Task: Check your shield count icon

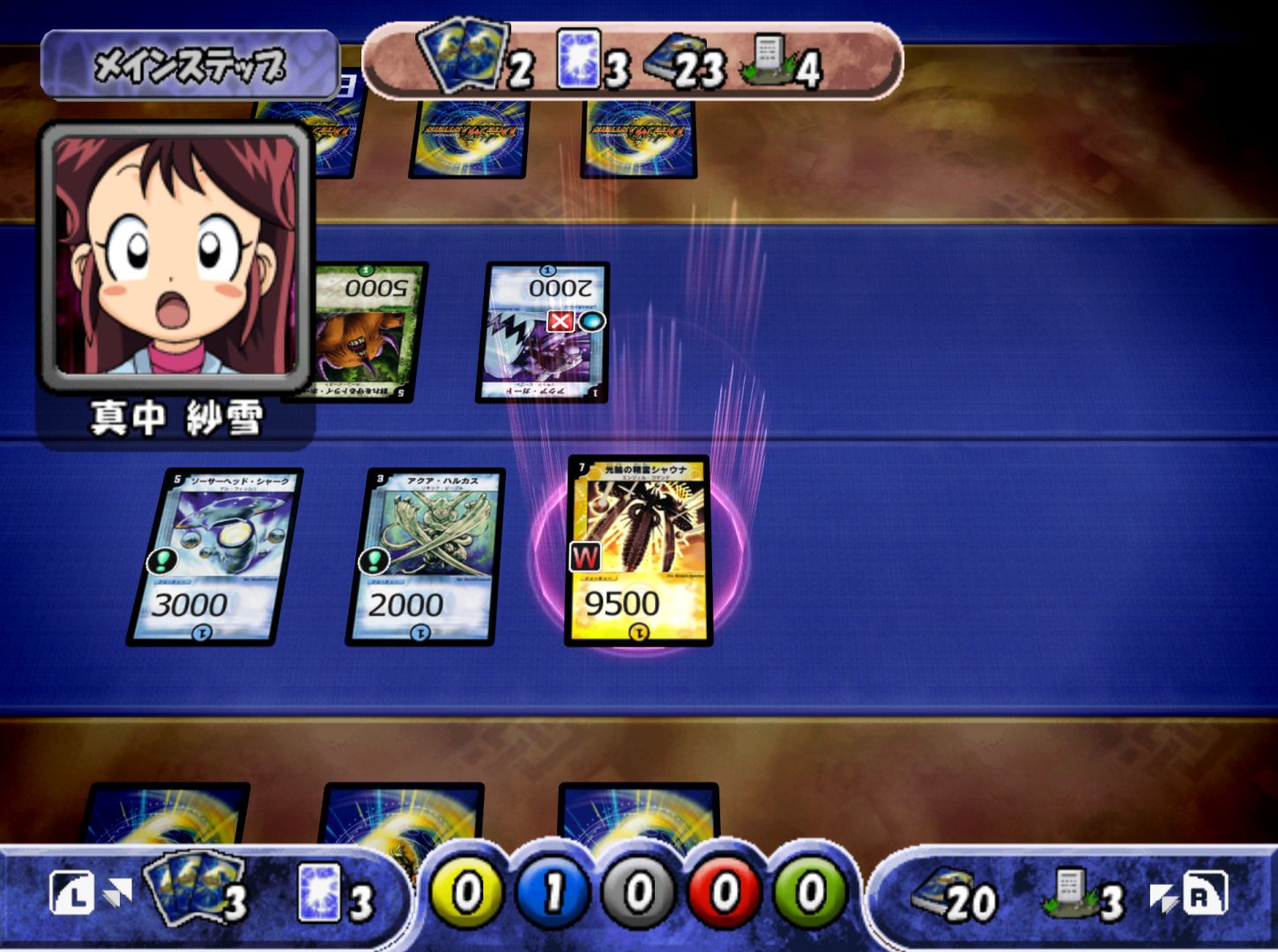Action: coord(319,894)
